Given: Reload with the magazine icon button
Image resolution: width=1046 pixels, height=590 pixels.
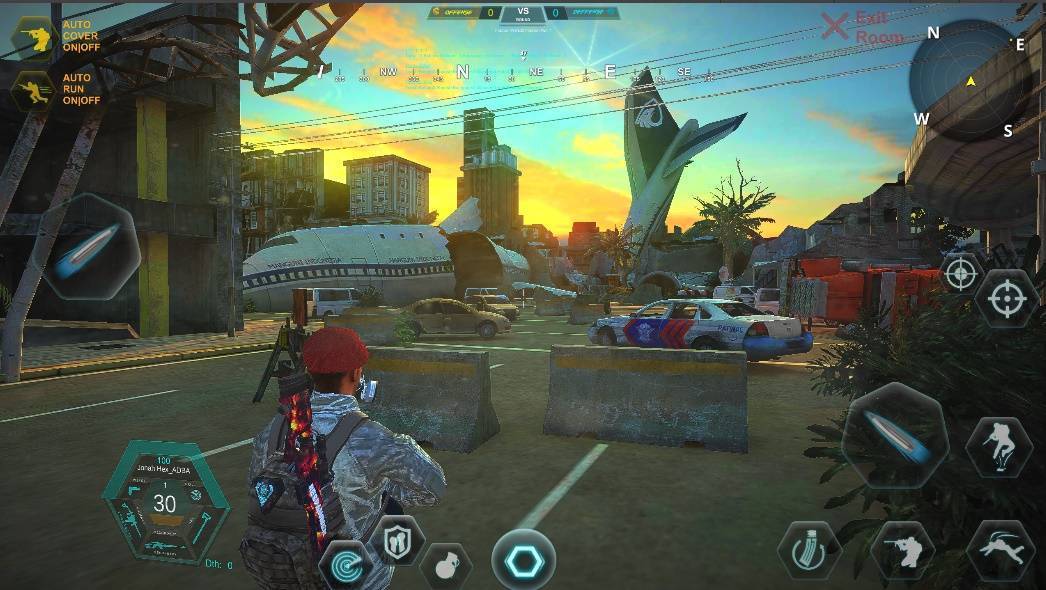Looking at the screenshot, I should [808, 551].
